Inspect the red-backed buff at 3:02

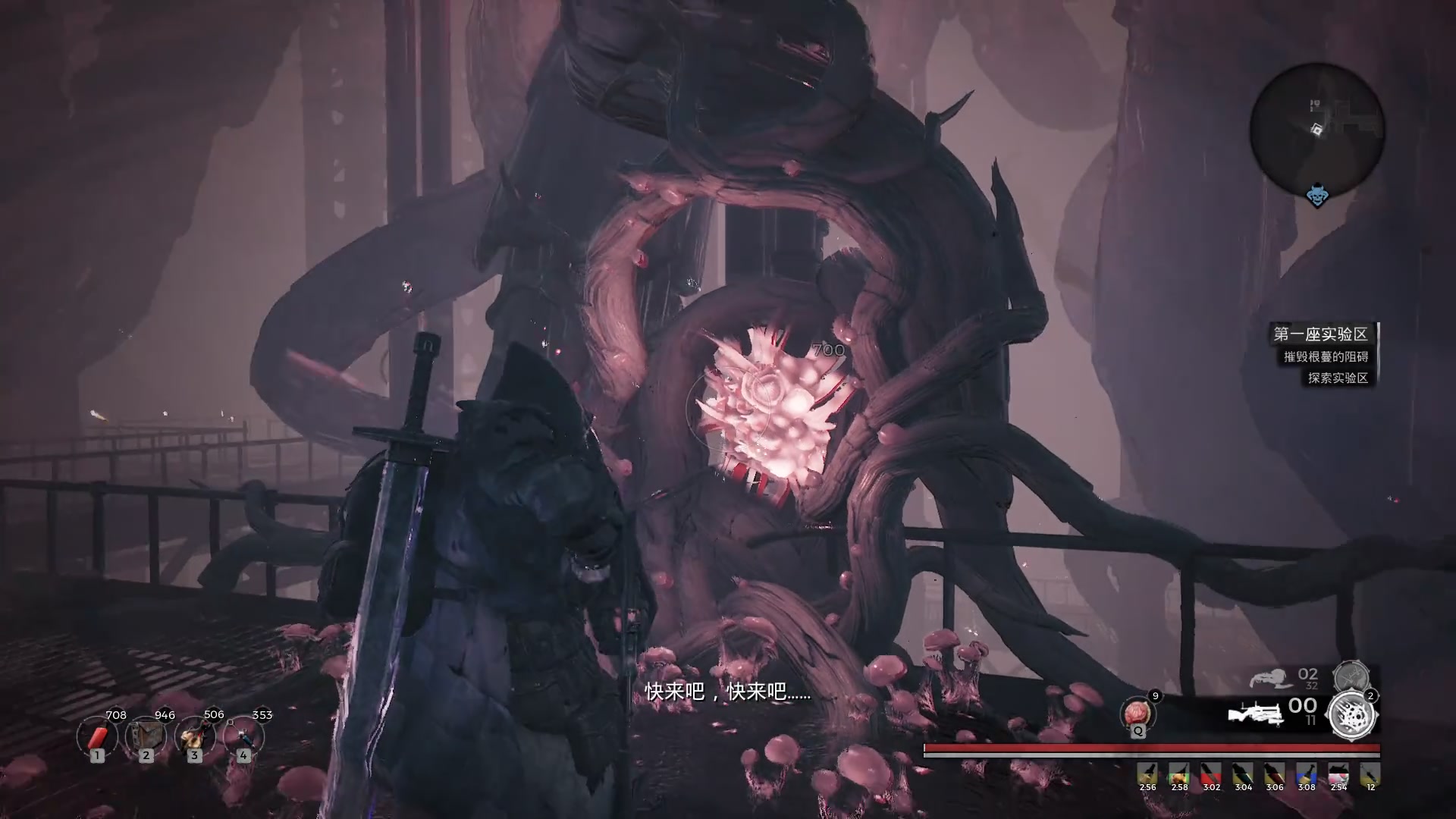click(1211, 773)
